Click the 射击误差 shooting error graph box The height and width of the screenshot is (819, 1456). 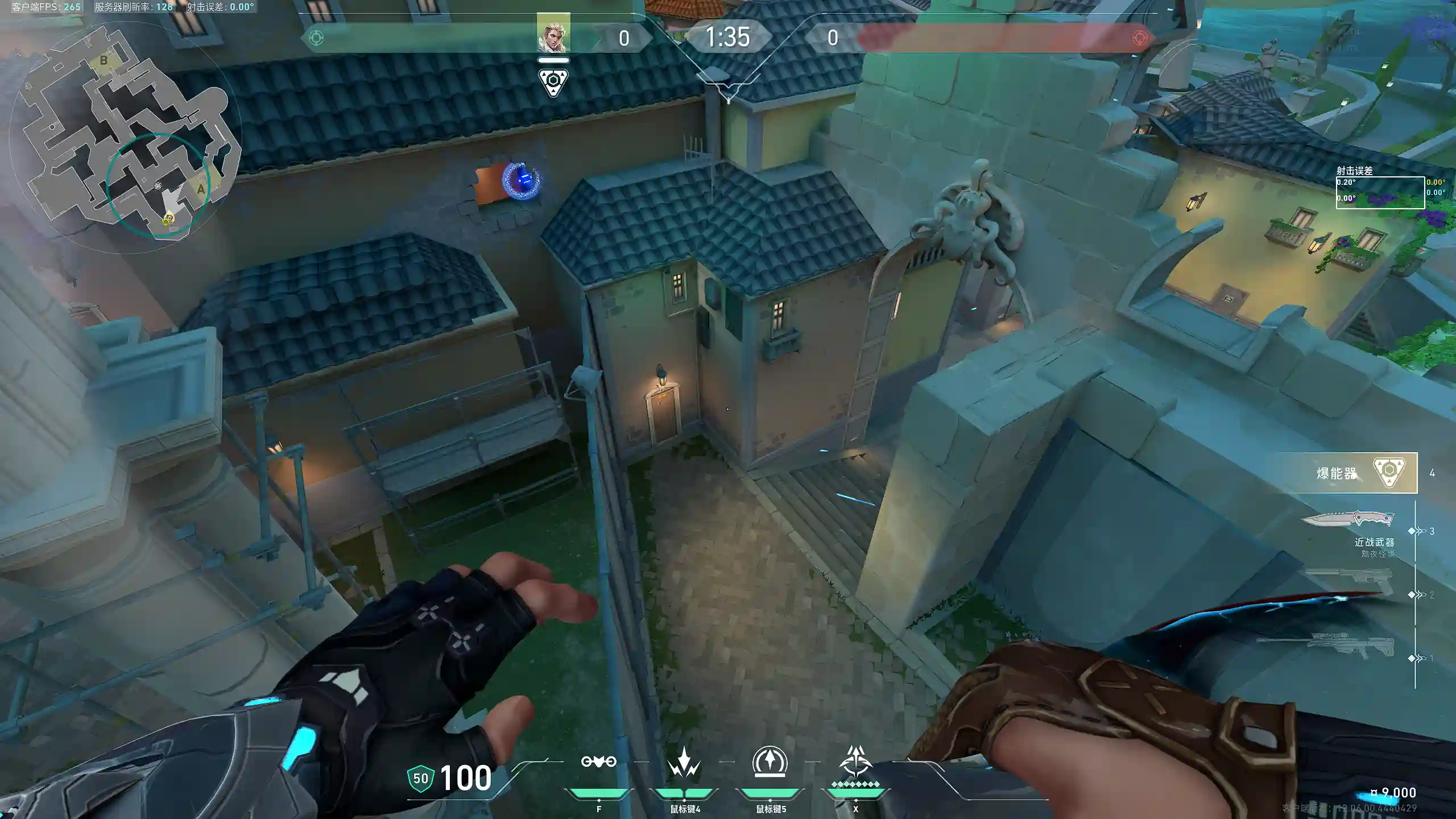coord(1380,193)
